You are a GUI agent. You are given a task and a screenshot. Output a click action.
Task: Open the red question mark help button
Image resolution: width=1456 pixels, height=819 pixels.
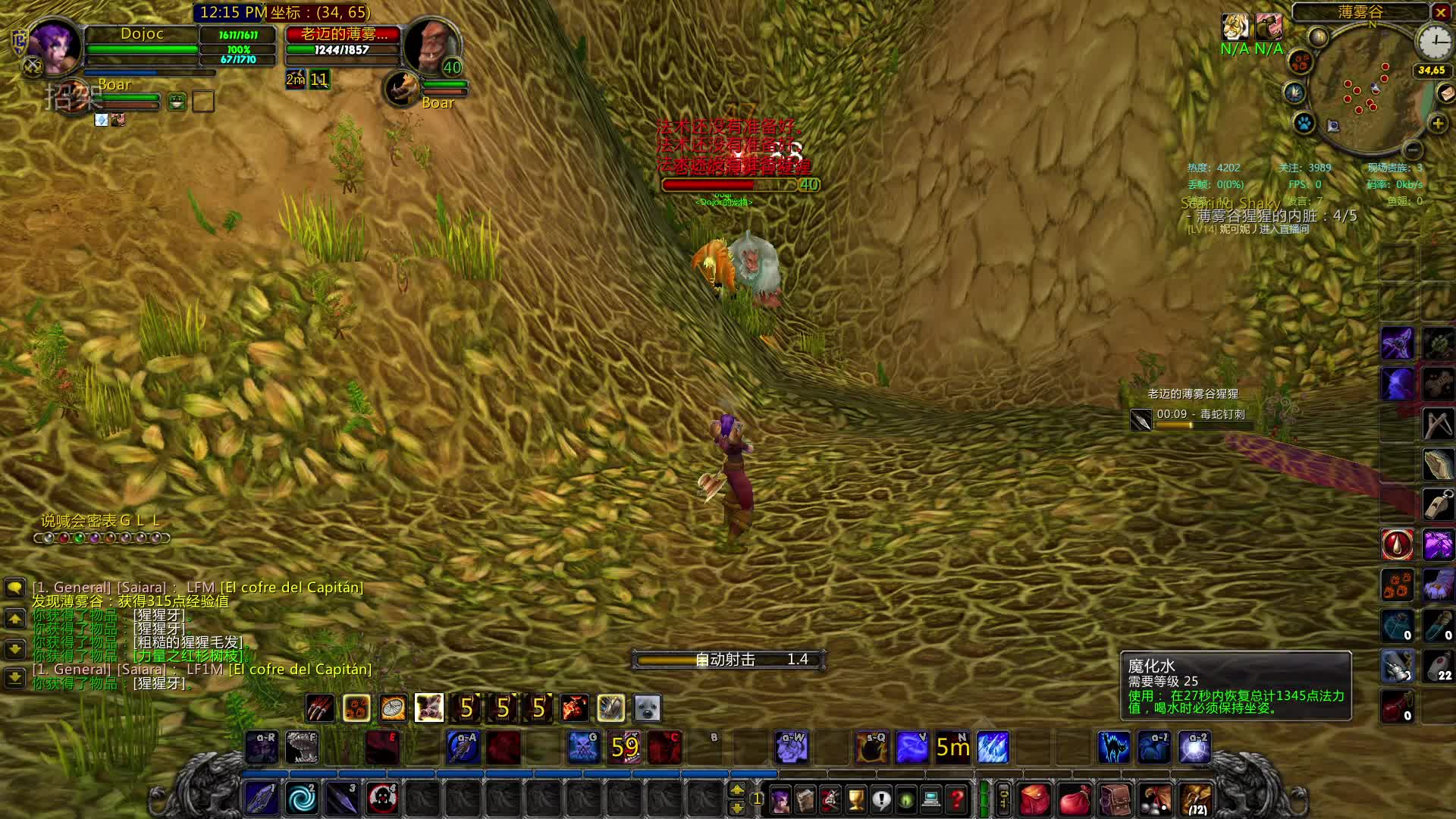(x=957, y=799)
